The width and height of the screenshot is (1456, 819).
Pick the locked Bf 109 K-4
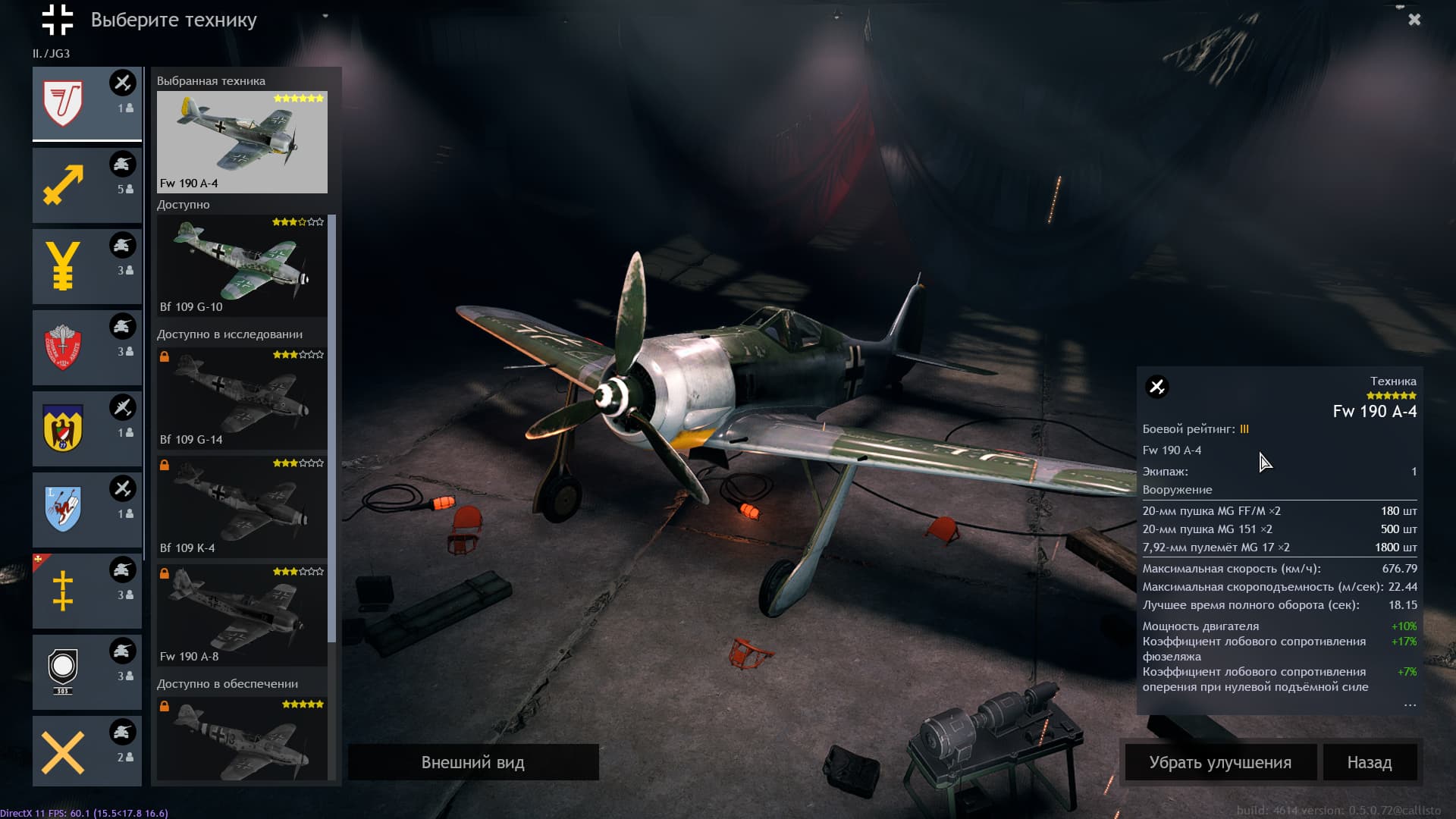point(242,506)
